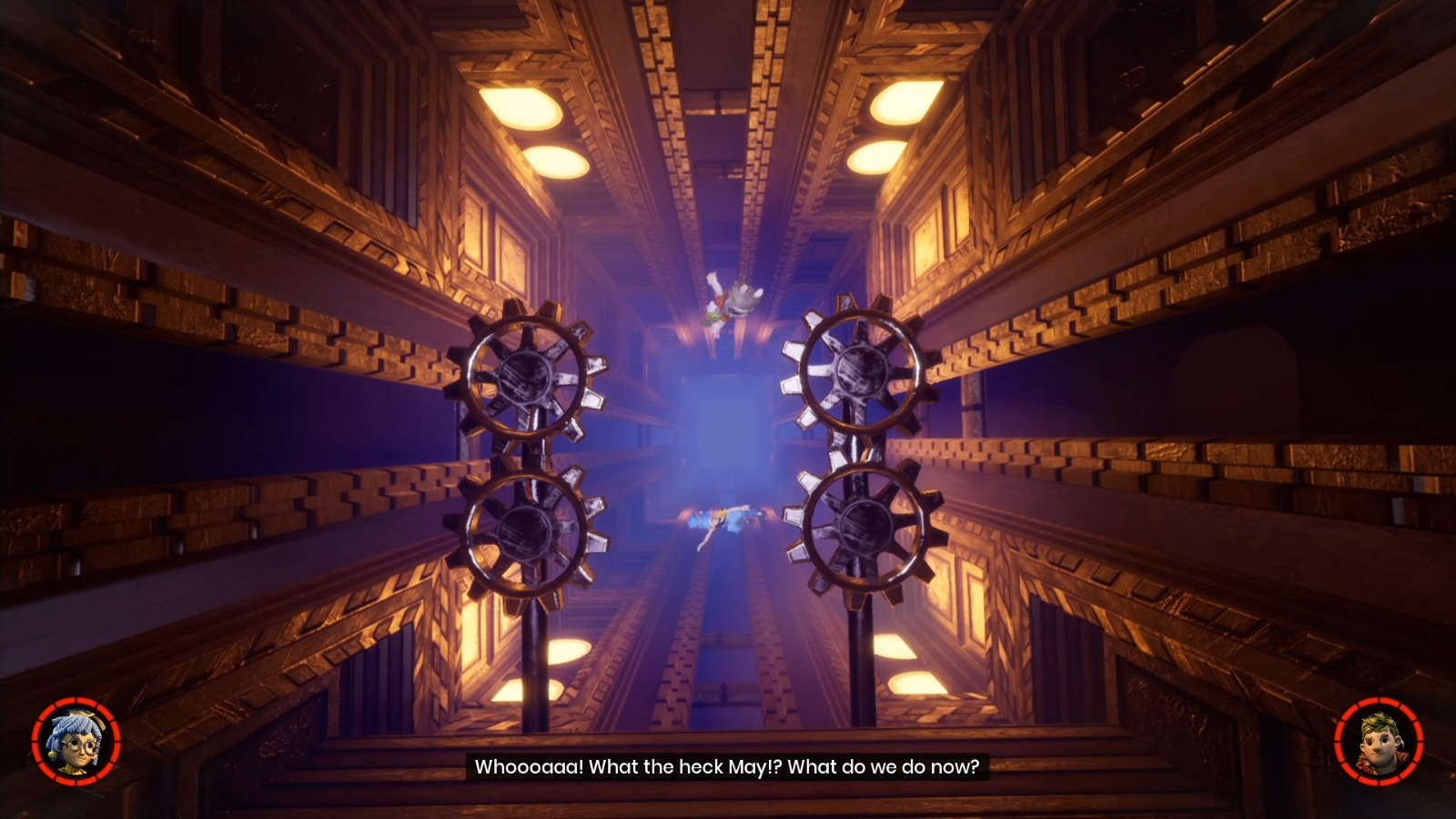Select Cody's portrait icon with green hair
This screenshot has width=1456, height=819.
pyautogui.click(x=1380, y=742)
